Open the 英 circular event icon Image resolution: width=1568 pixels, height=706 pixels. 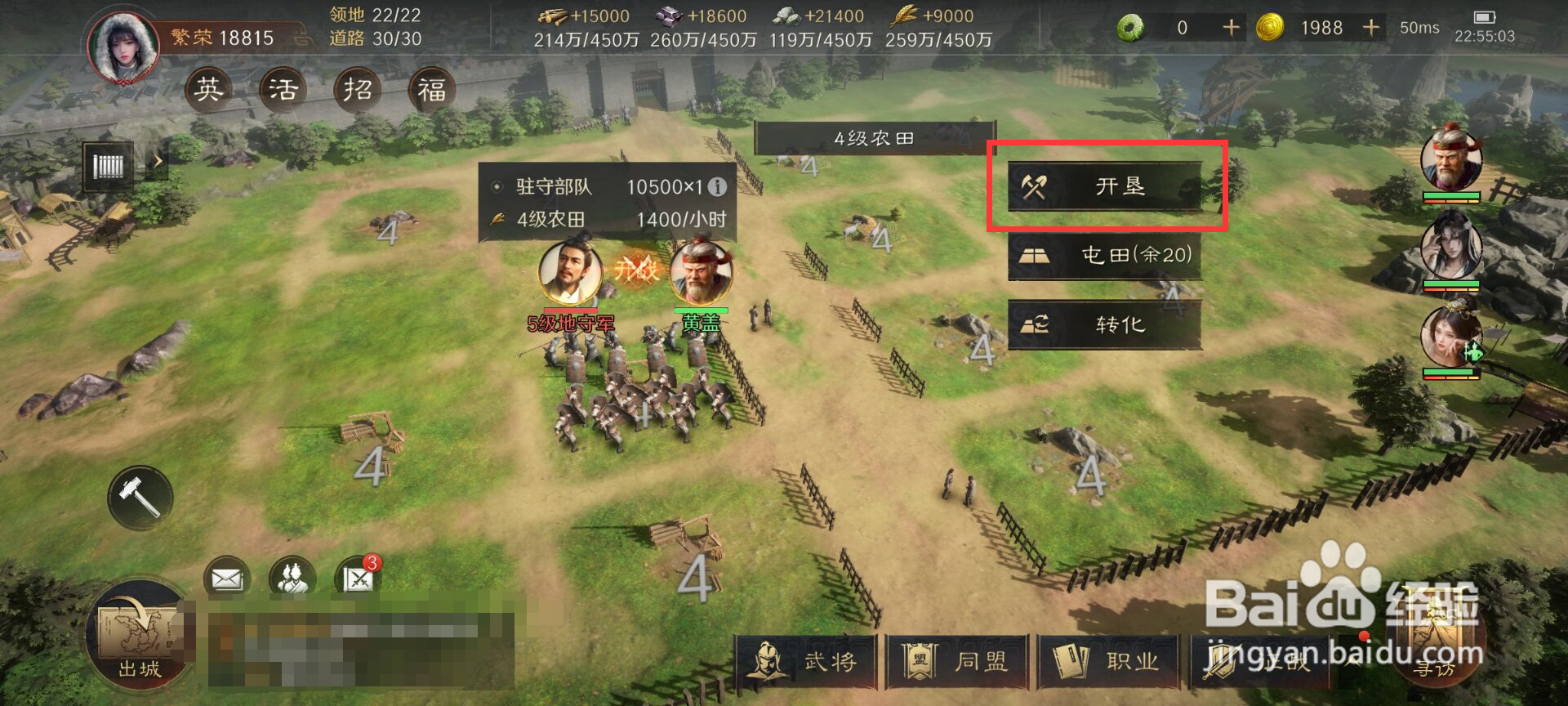[x=208, y=89]
